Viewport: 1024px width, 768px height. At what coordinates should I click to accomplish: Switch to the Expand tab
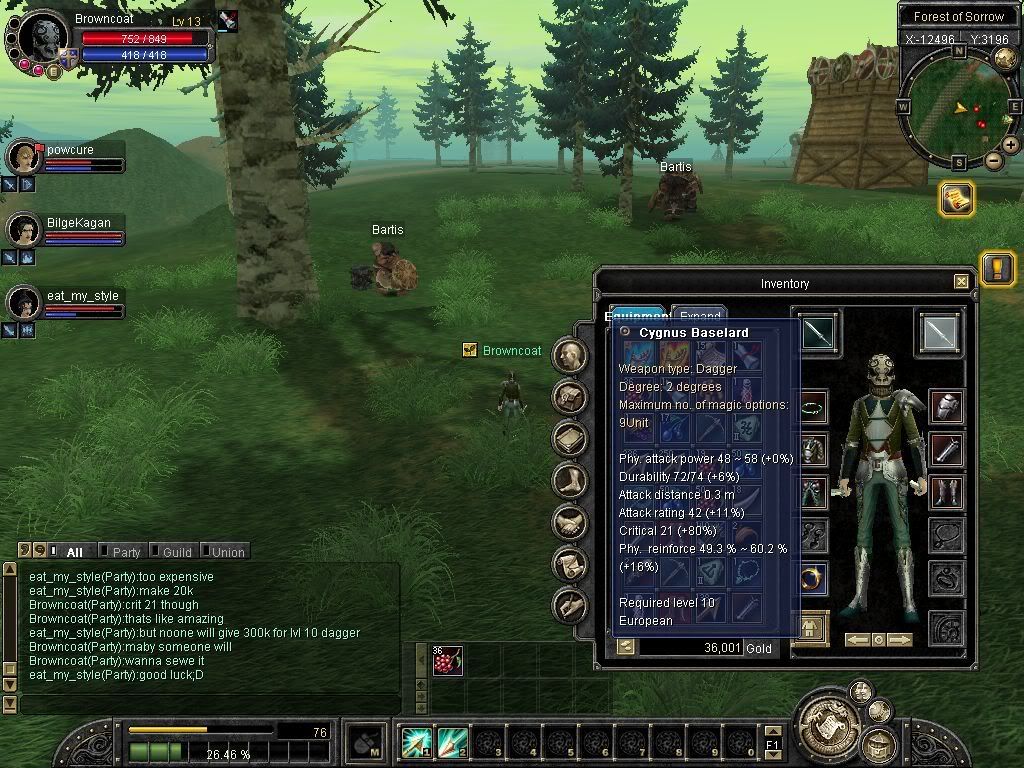click(x=699, y=315)
